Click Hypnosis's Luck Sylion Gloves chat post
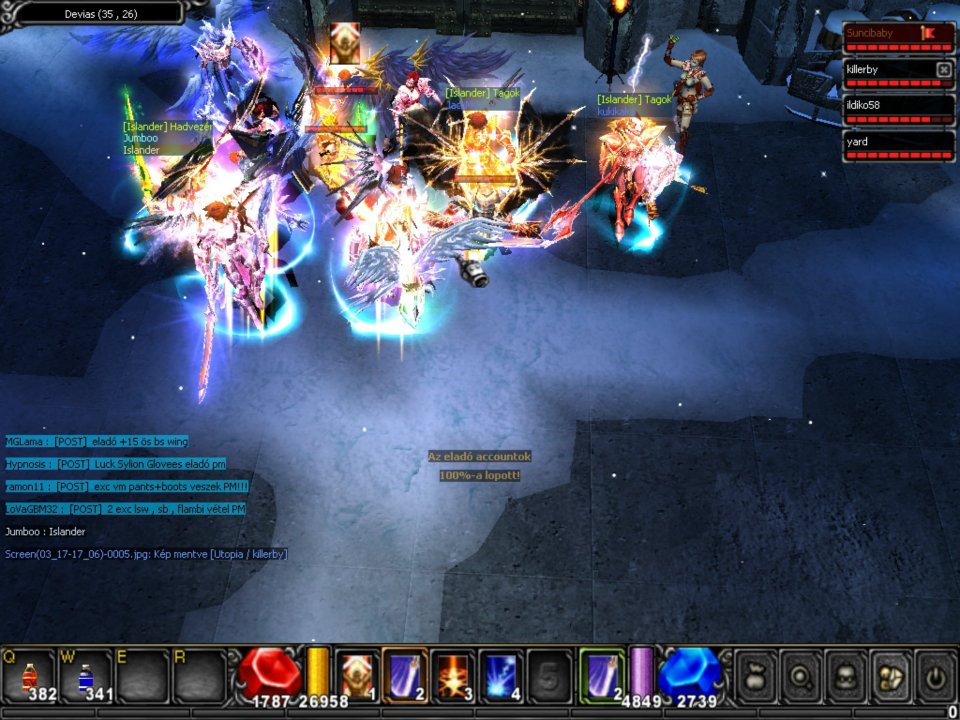Viewport: 960px width, 720px height. [x=116, y=464]
